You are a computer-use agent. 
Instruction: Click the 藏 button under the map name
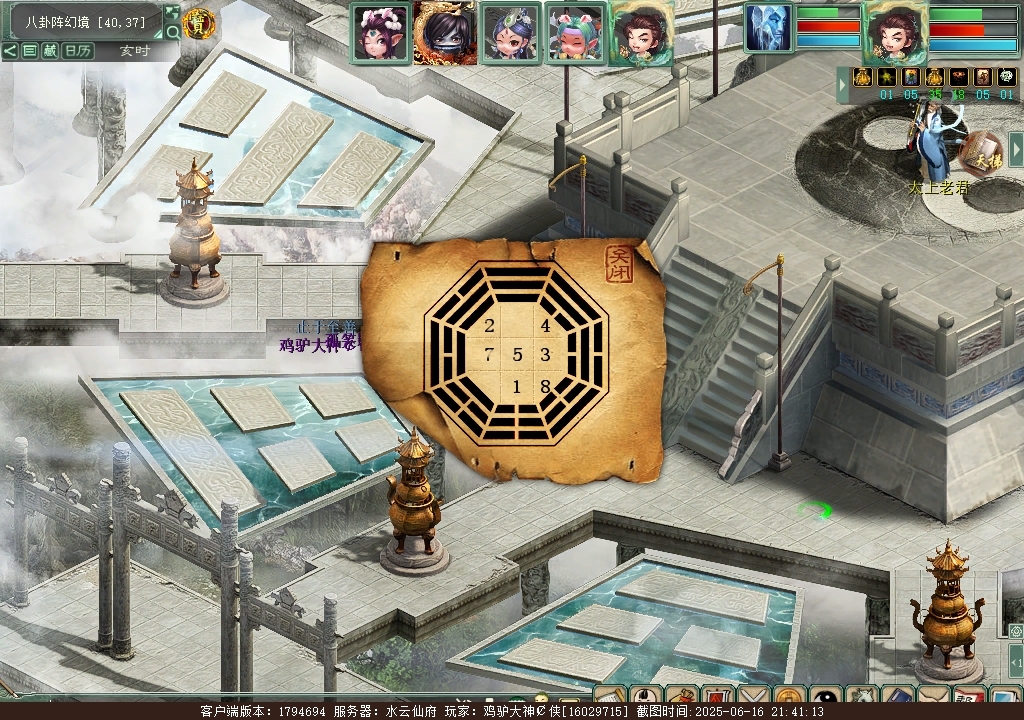click(x=50, y=51)
